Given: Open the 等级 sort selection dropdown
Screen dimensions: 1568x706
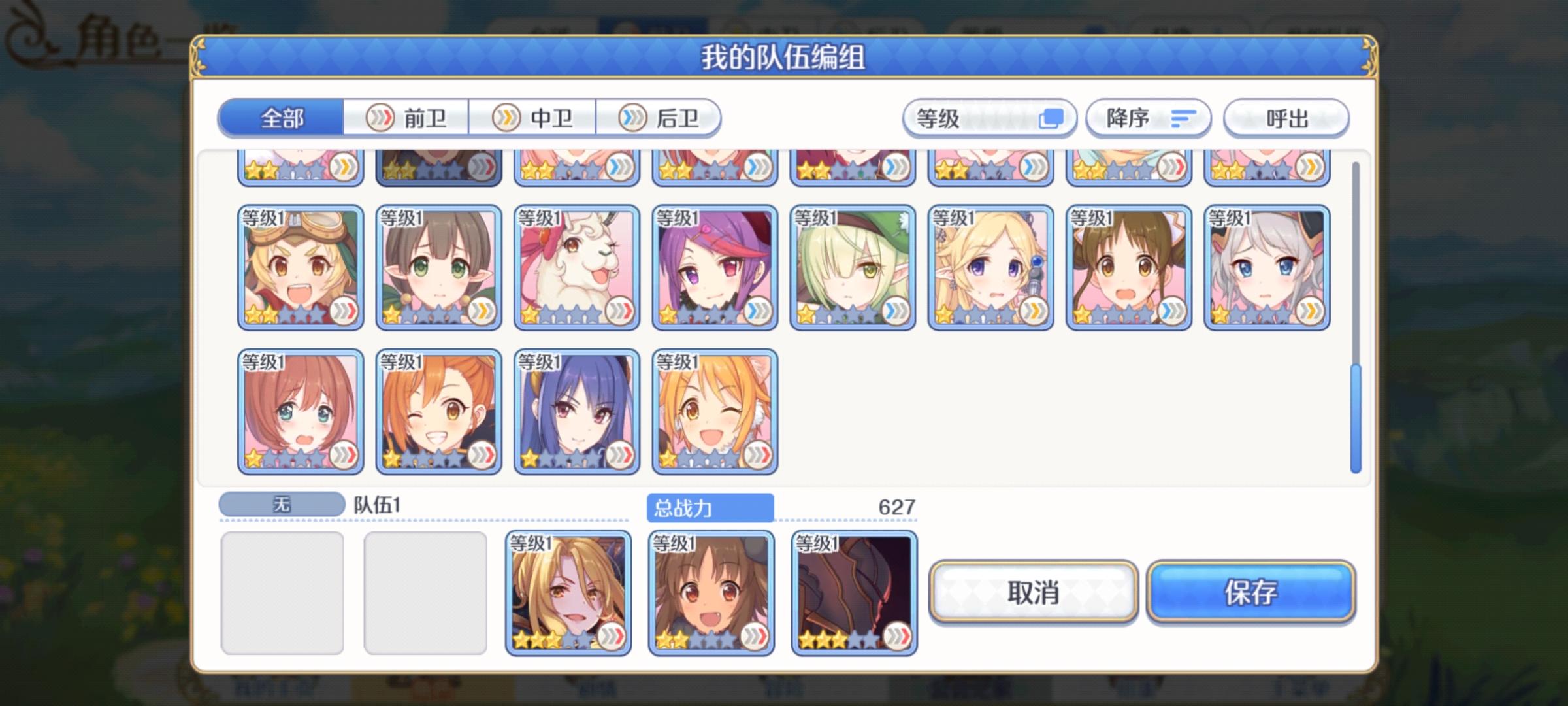Looking at the screenshot, I should [990, 118].
